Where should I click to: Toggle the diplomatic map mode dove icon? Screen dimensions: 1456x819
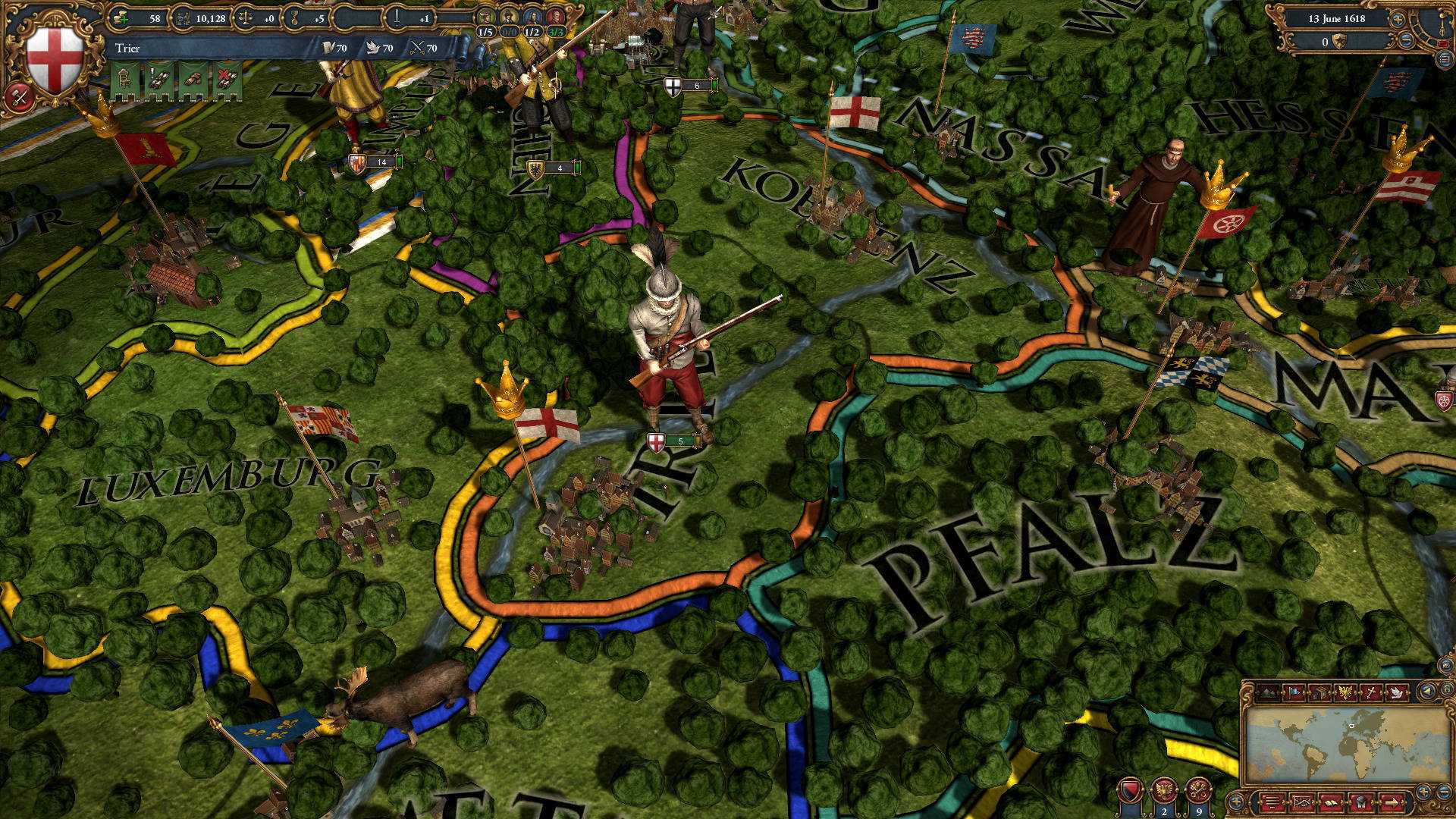coord(1396,692)
